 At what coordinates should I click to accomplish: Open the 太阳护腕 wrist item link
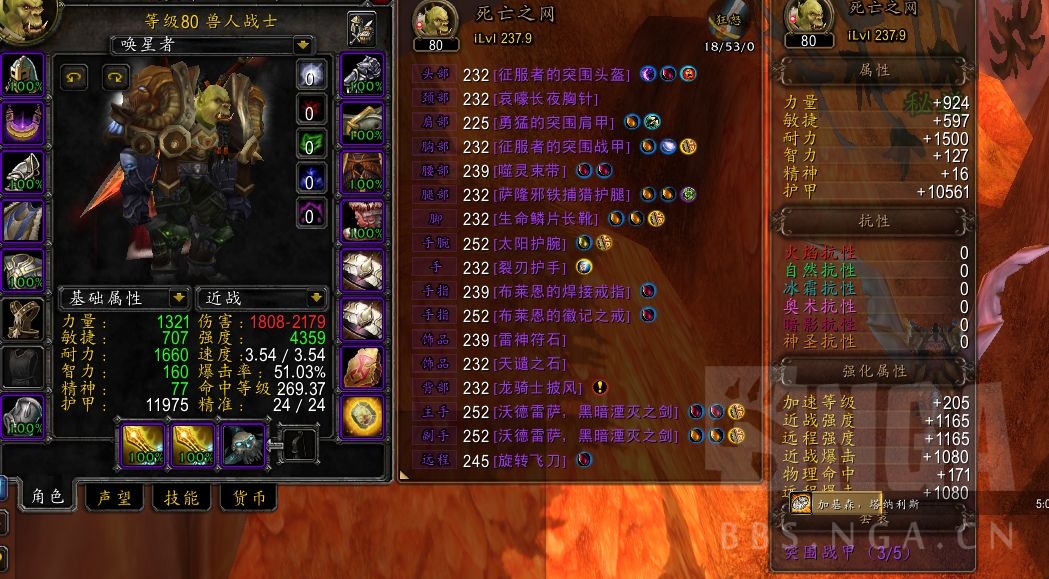(531, 243)
